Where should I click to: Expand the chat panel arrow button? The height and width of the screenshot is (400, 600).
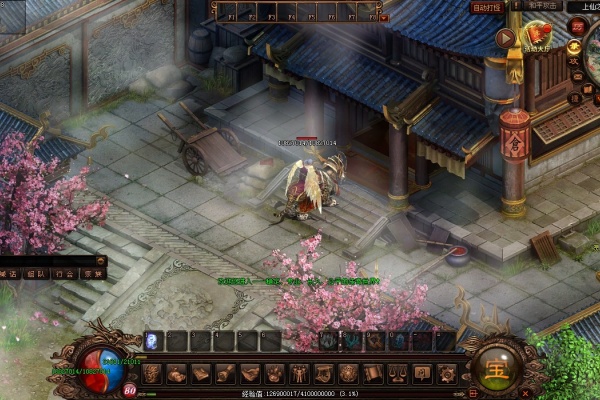point(101,259)
